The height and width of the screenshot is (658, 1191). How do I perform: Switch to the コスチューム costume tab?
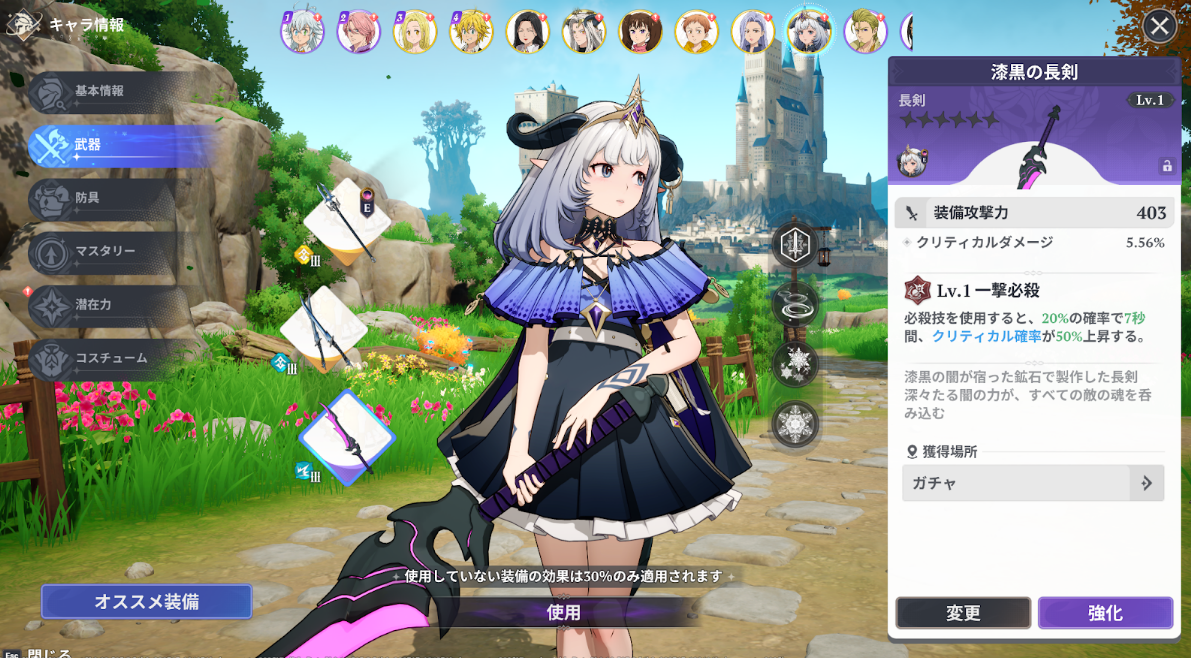coord(100,358)
